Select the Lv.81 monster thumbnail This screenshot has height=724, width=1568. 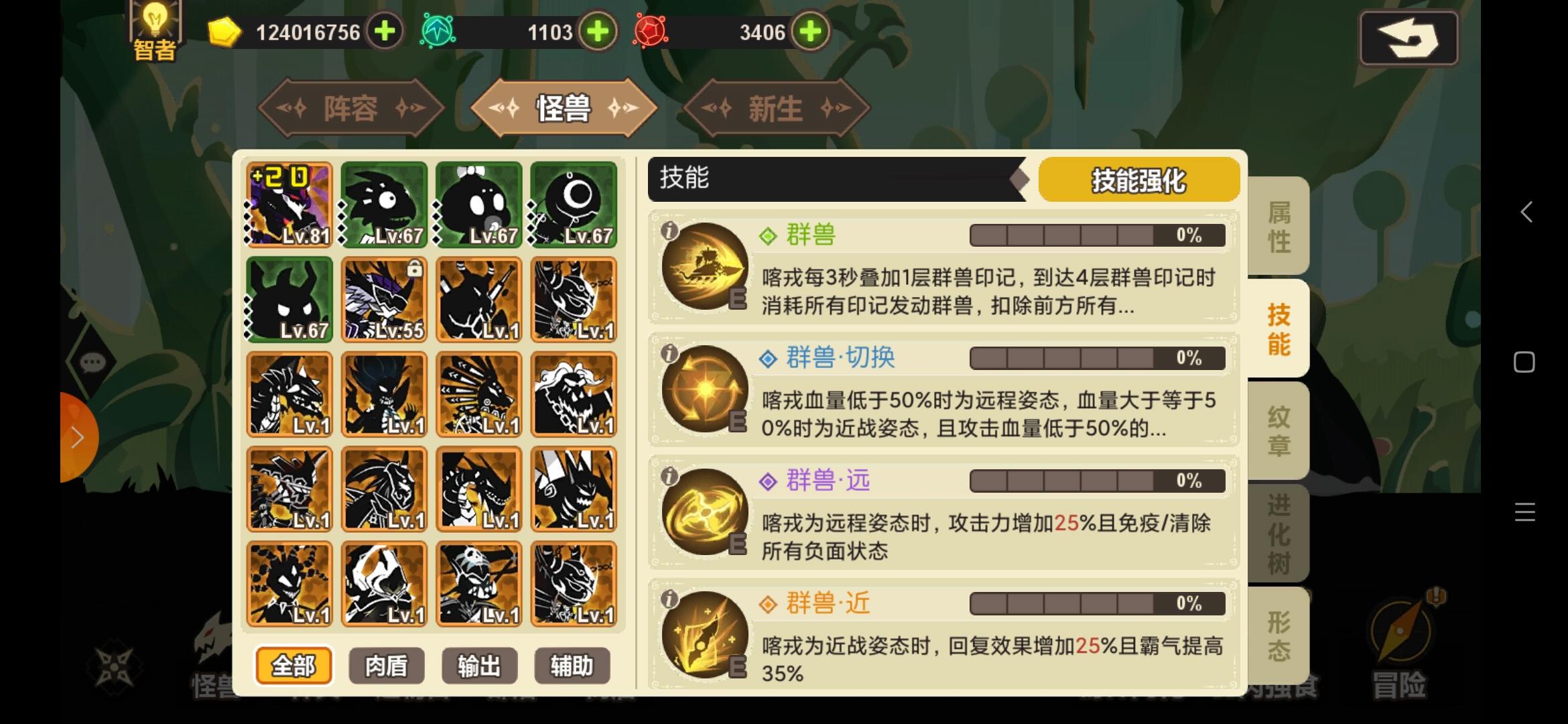[x=288, y=204]
